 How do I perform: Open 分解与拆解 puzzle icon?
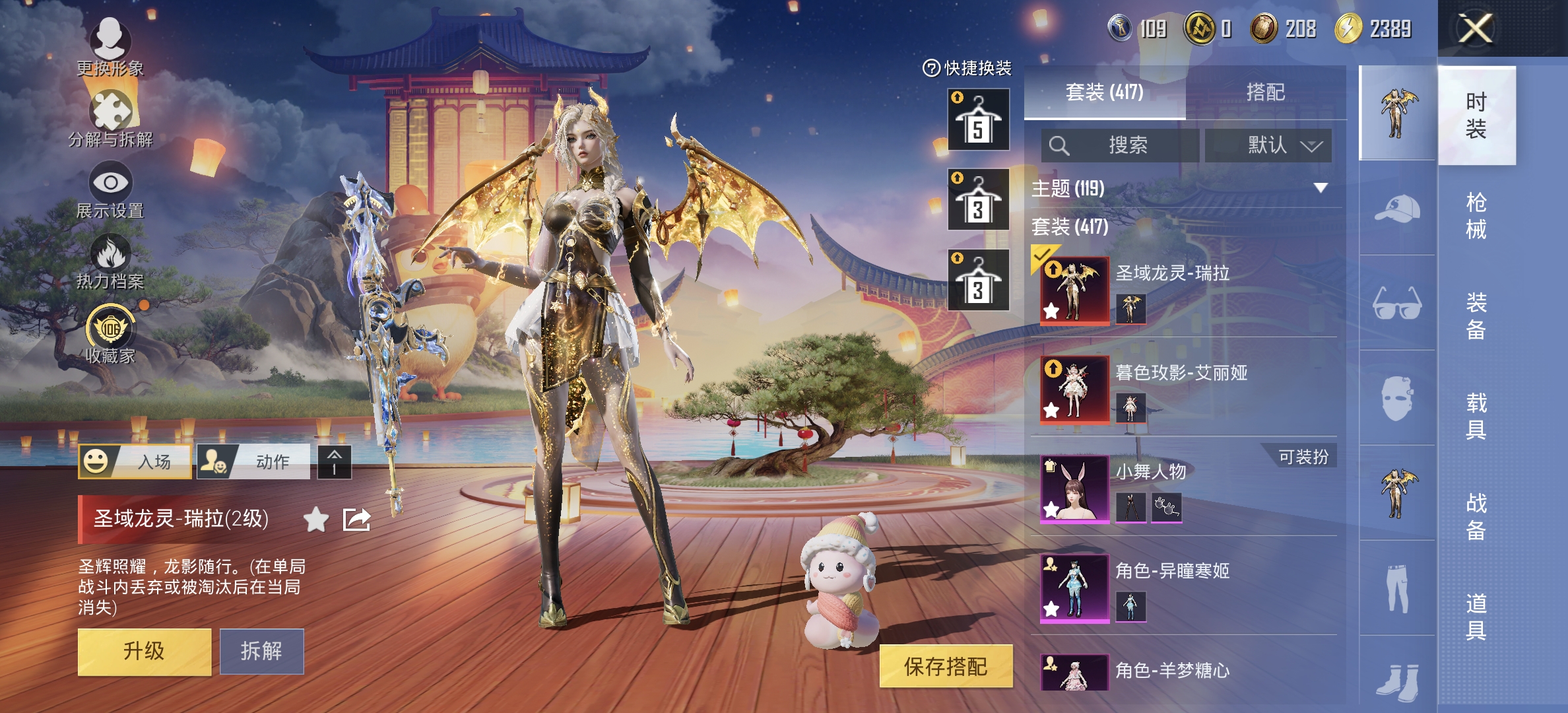point(110,119)
